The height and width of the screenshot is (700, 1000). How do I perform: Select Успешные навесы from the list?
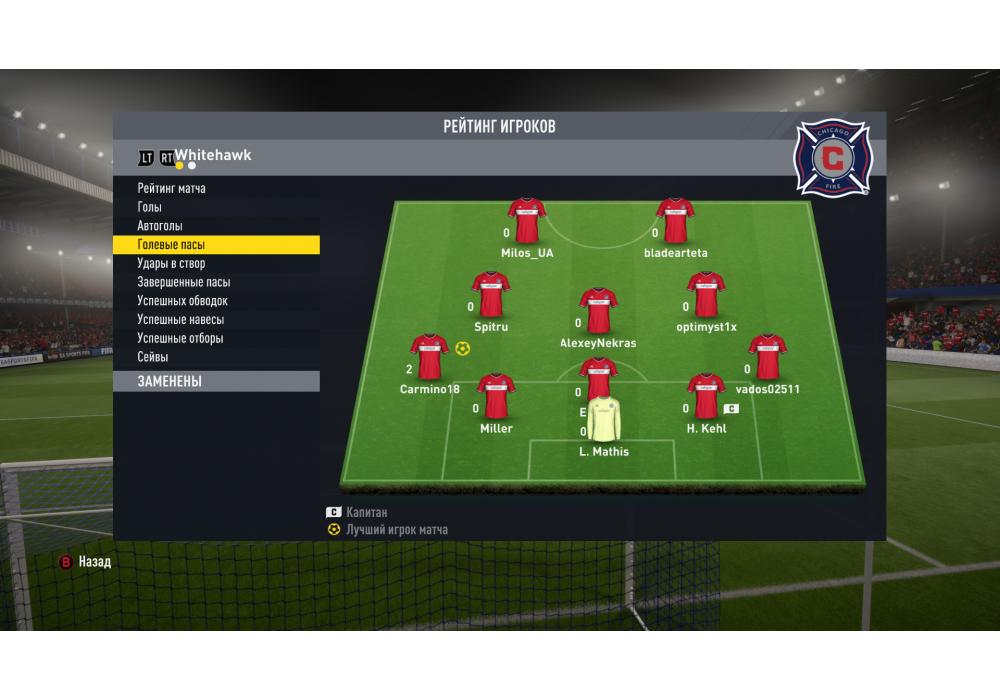click(x=180, y=320)
